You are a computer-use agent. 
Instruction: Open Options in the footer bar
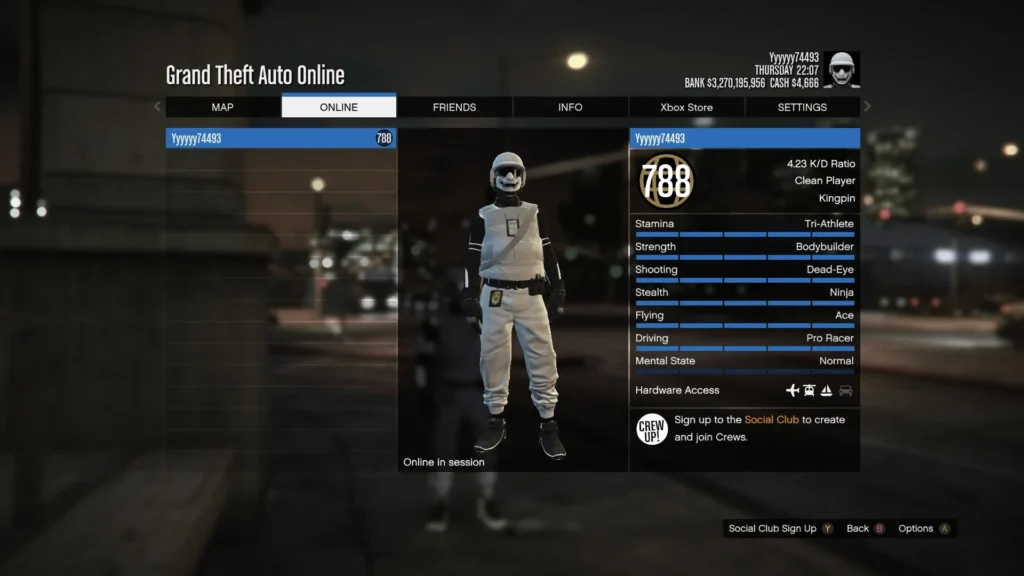click(x=924, y=529)
